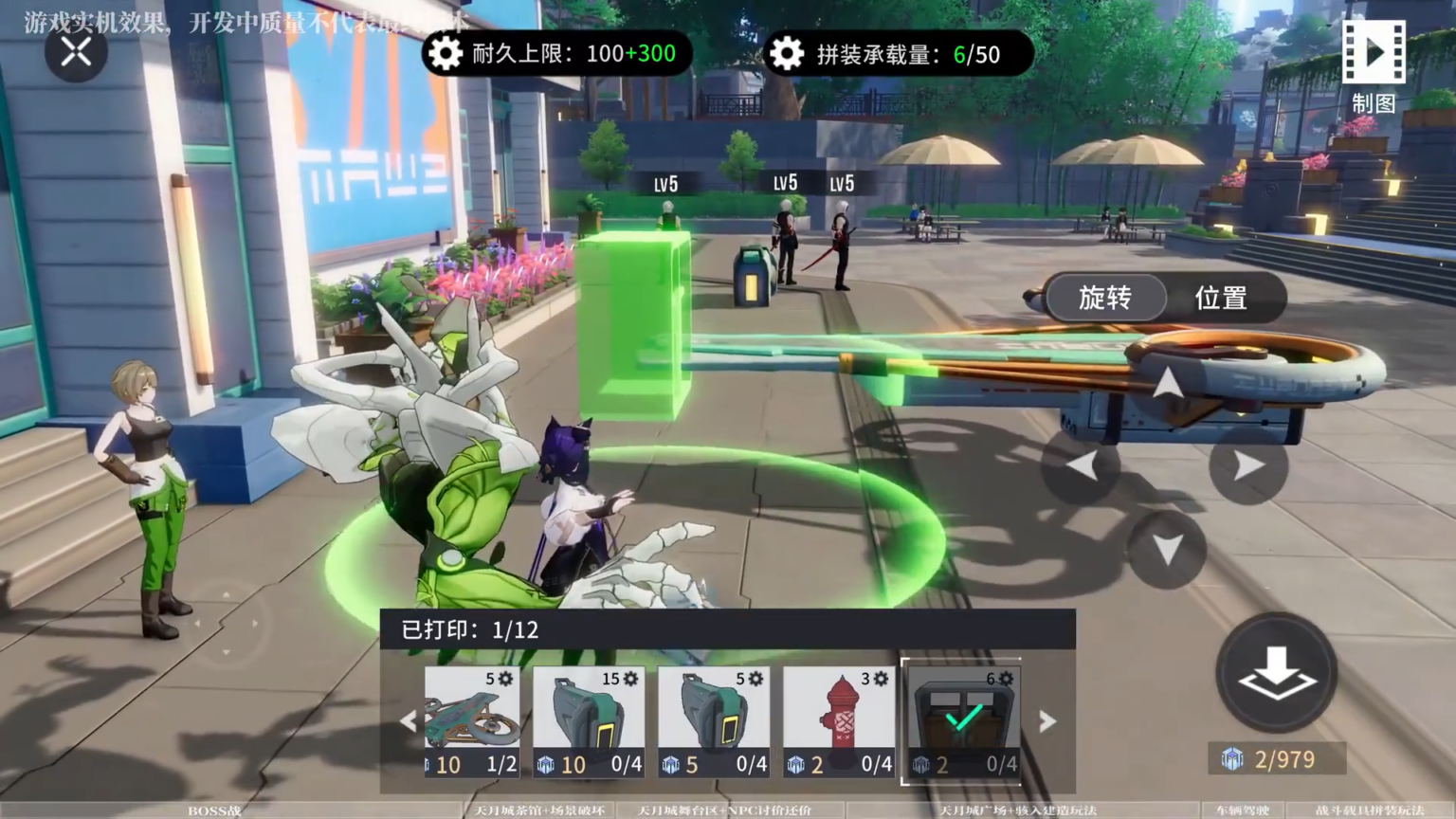The width and height of the screenshot is (1456, 819).
Task: Open settings gear on the selected crate item
Action: [1005, 679]
